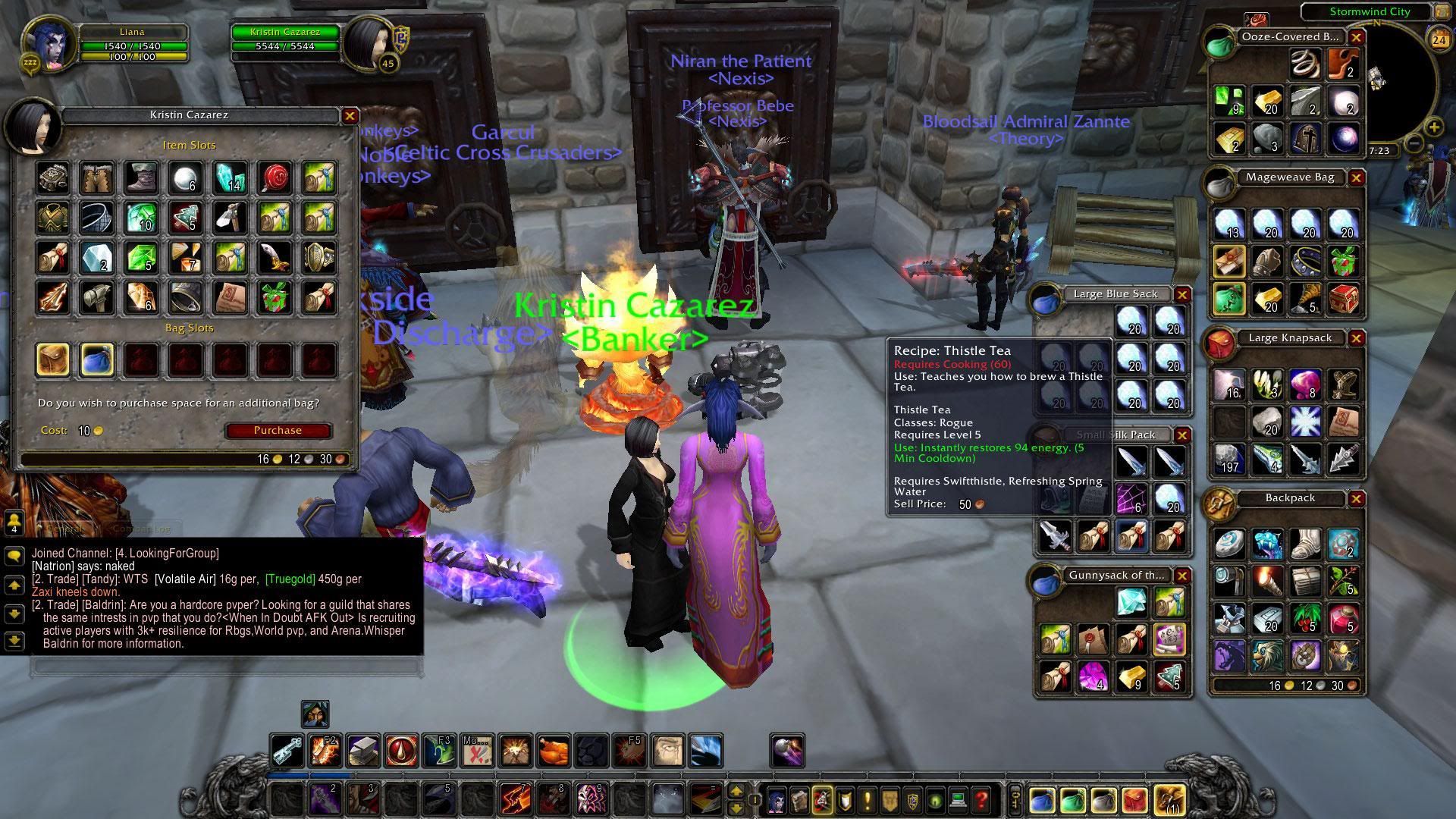Close the Large Blue Sack window
Image resolution: width=1456 pixels, height=819 pixels.
pos(1181,295)
